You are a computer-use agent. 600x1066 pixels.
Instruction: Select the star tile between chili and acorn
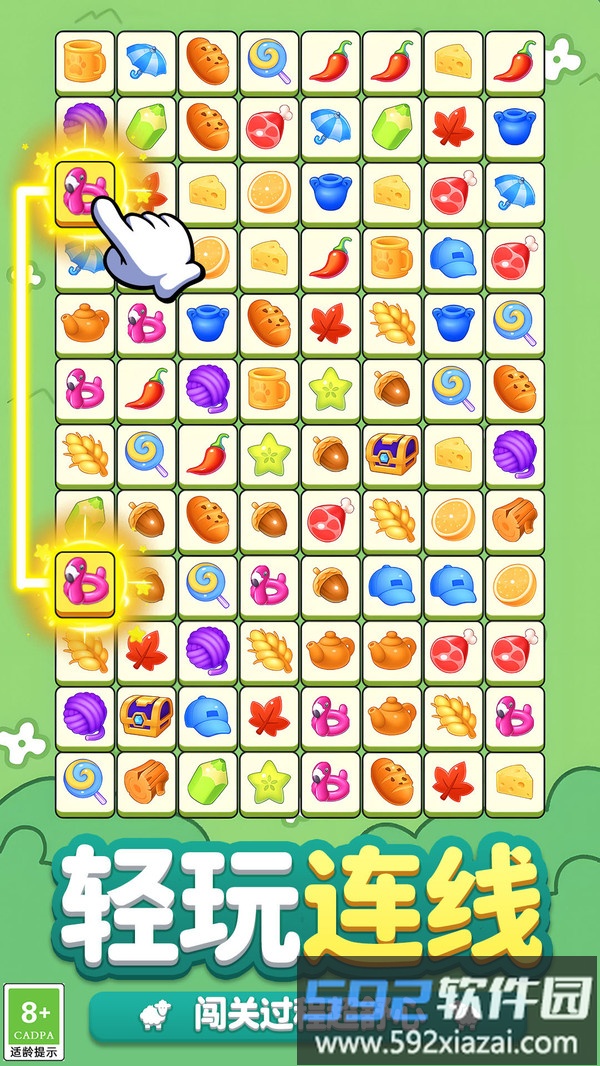tap(269, 453)
